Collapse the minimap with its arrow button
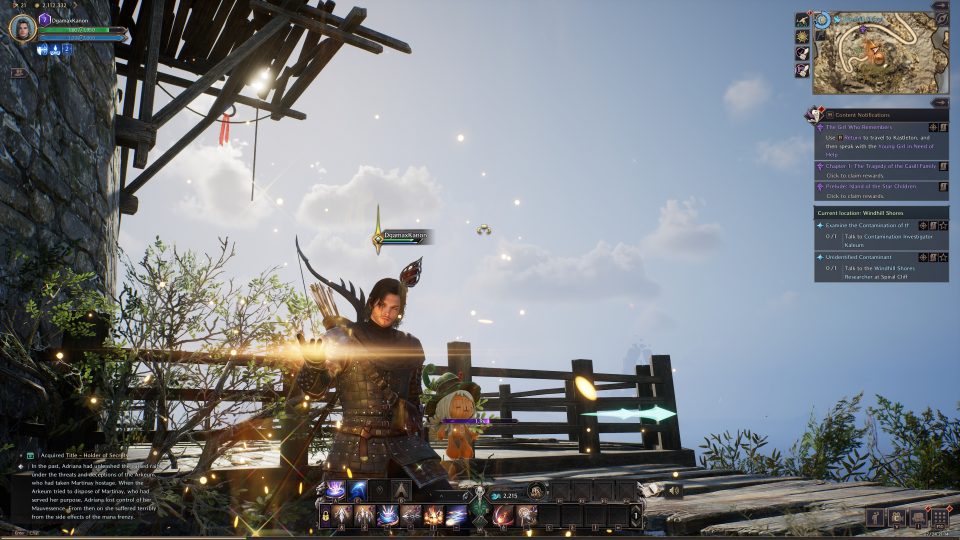Screen dimensions: 960x540 (939, 6)
